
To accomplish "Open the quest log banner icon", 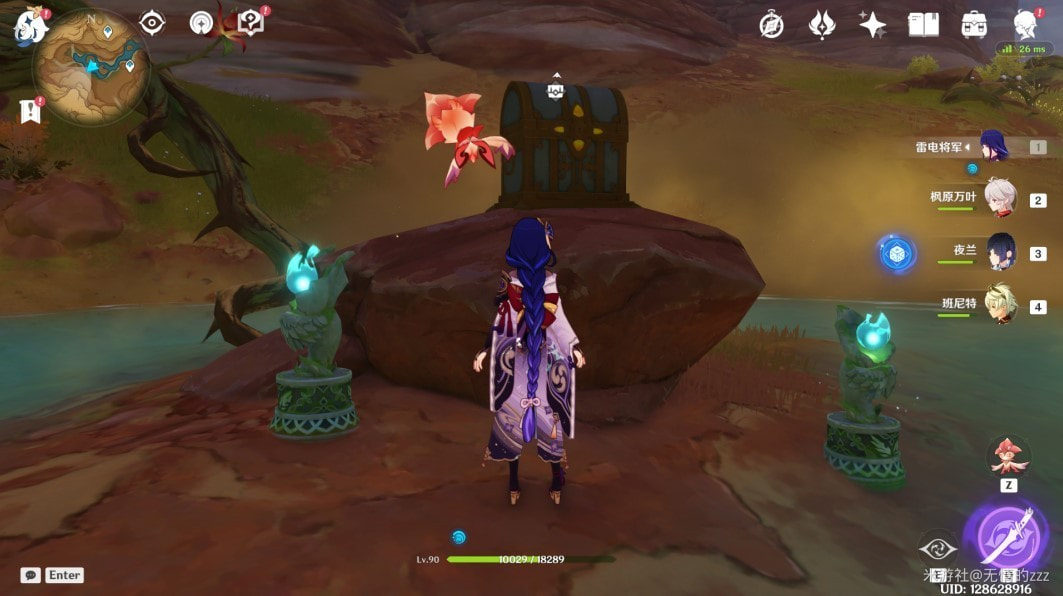I will [30, 111].
